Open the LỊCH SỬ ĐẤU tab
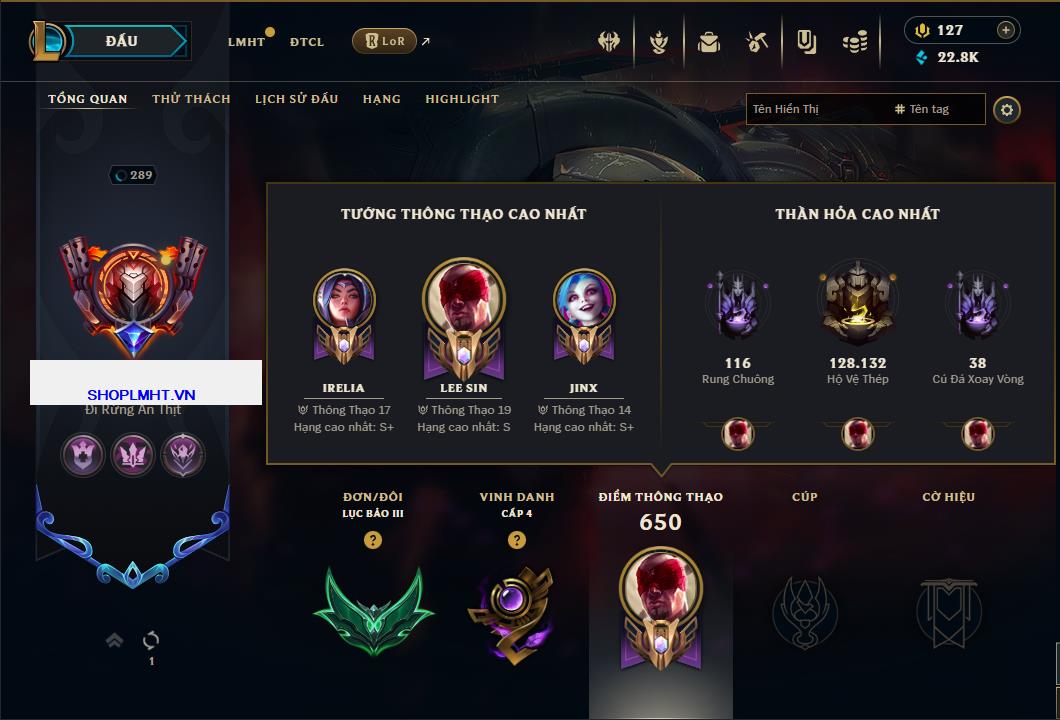This screenshot has height=720, width=1060. 296,99
